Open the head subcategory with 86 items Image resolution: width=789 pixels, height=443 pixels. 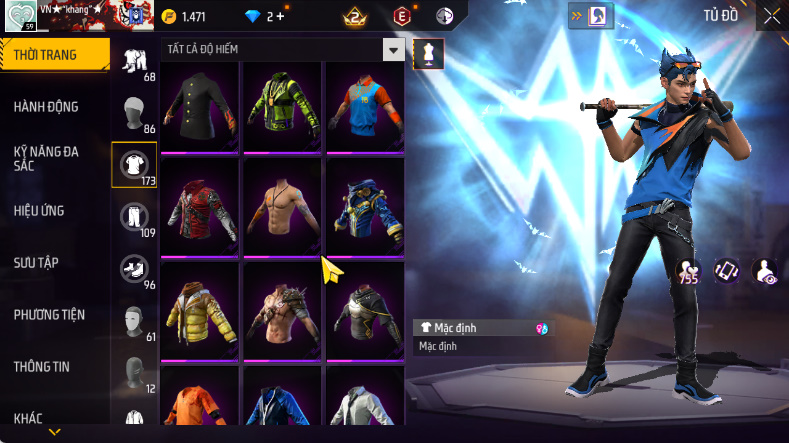coord(132,112)
